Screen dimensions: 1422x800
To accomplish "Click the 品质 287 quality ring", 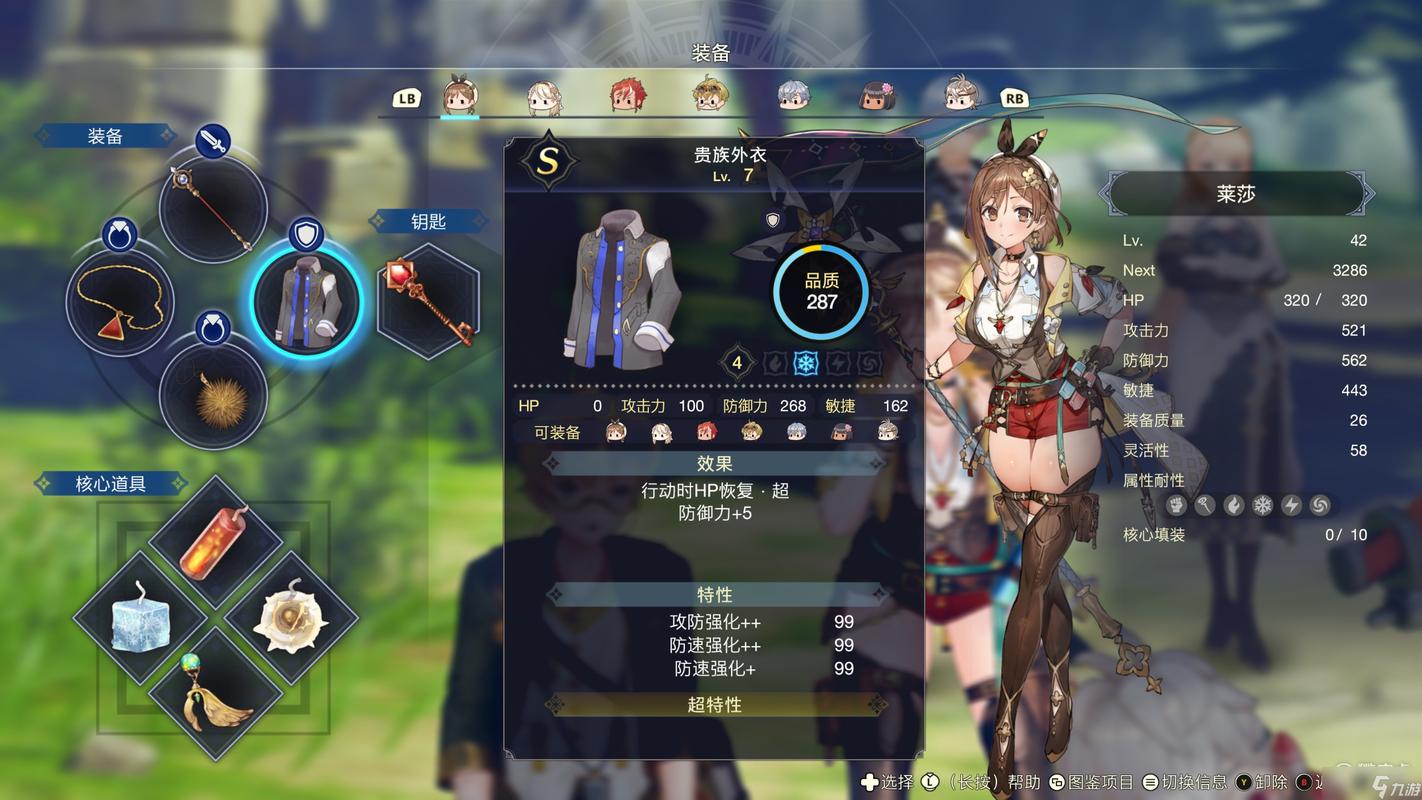I will 820,290.
